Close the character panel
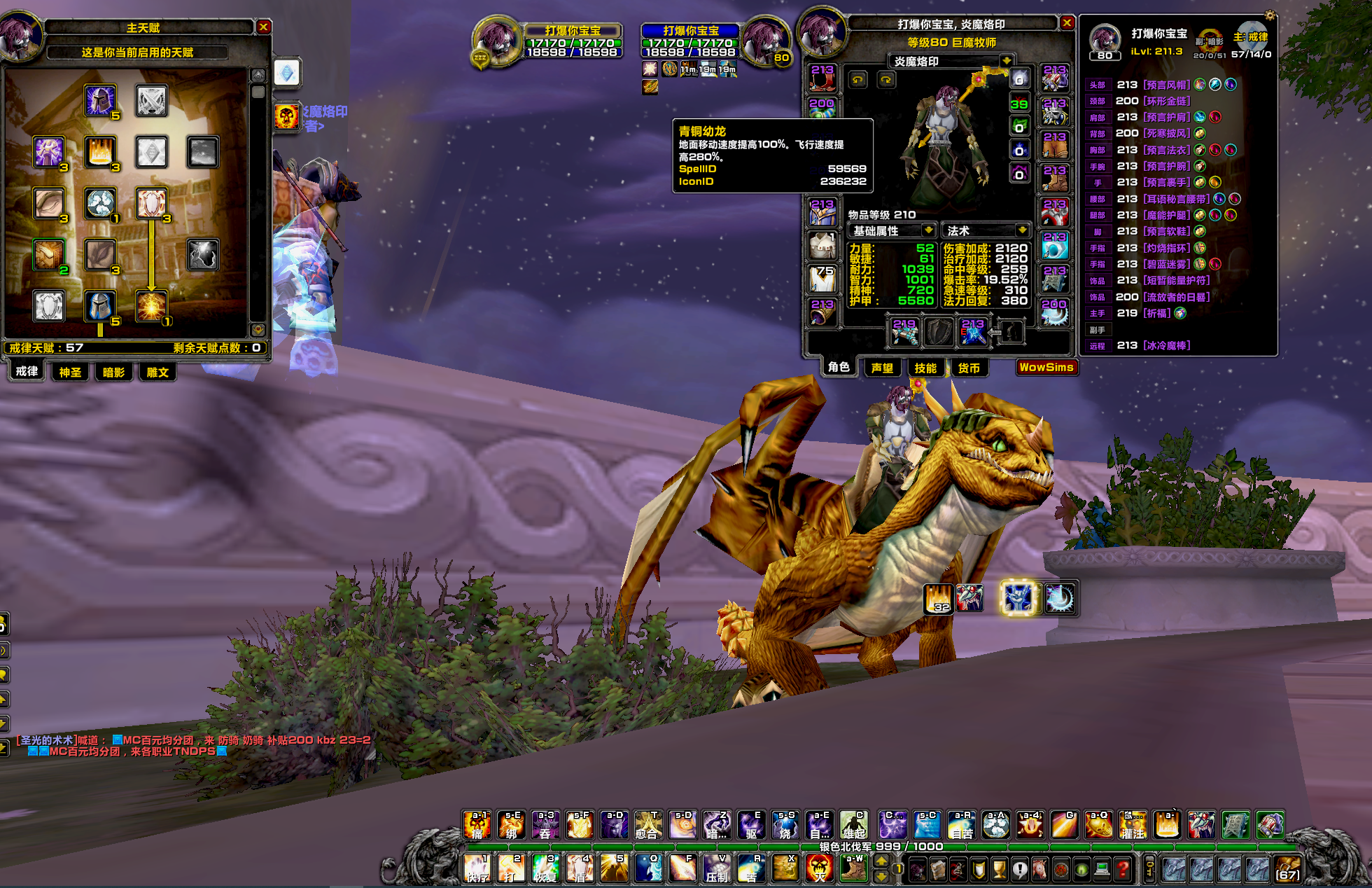Screen dimensions: 1372x888 point(1067,23)
